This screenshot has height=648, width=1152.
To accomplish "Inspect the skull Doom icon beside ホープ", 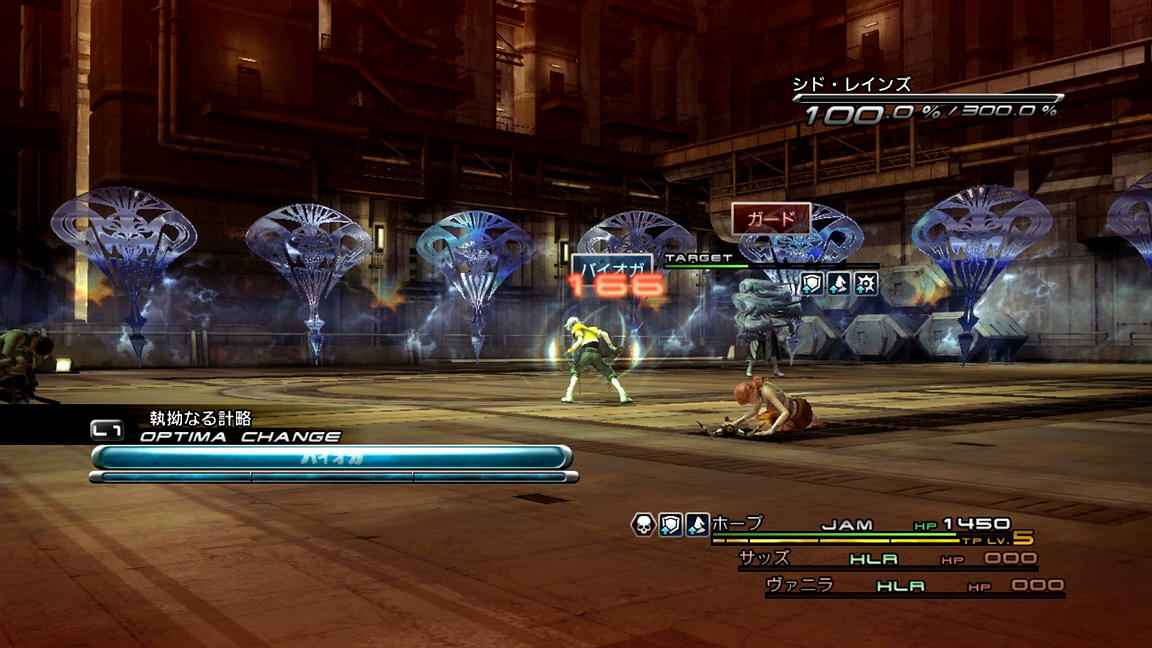I will click(x=643, y=525).
